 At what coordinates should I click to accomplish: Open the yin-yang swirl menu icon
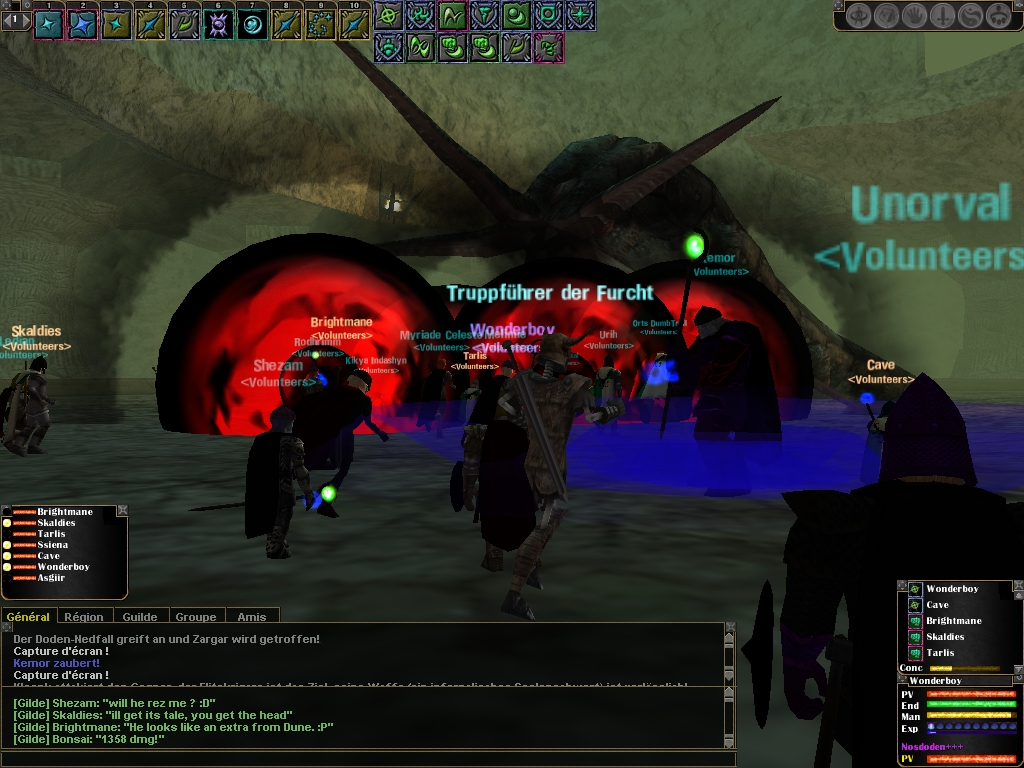tap(970, 16)
